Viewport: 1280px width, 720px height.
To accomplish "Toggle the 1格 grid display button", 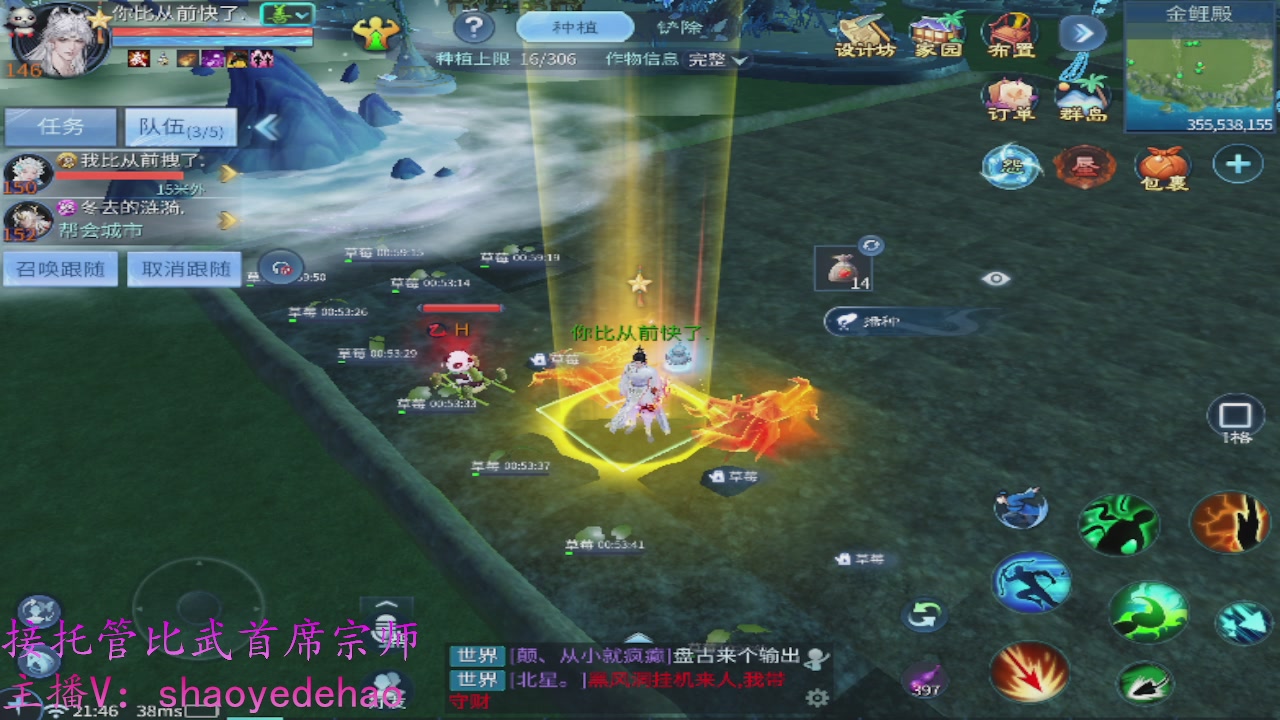I will click(1234, 417).
